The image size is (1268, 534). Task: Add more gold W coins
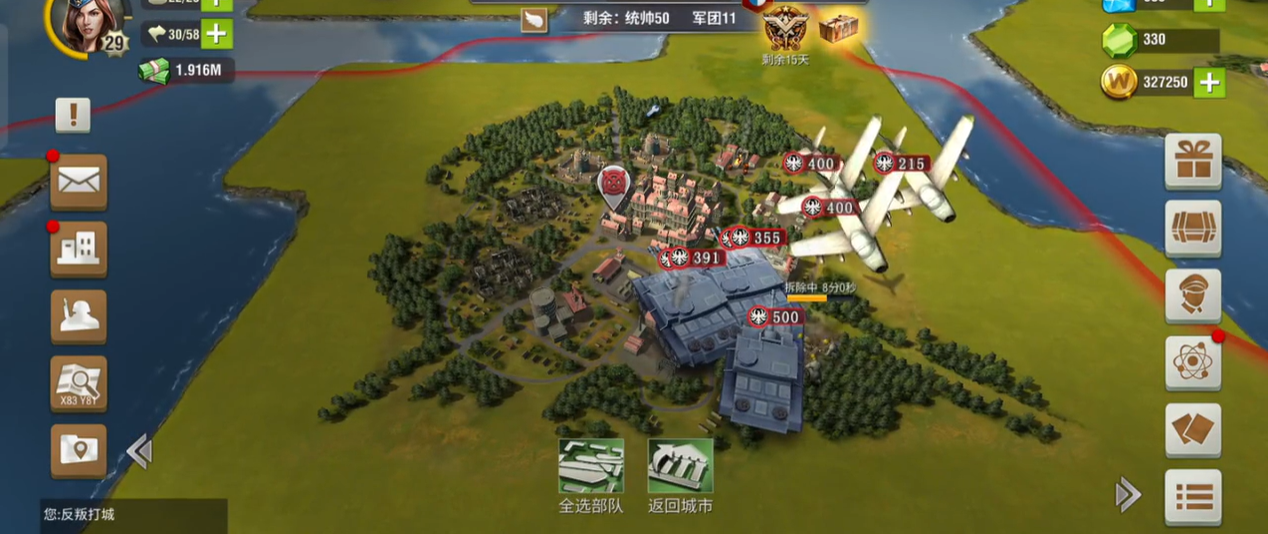(x=1209, y=82)
